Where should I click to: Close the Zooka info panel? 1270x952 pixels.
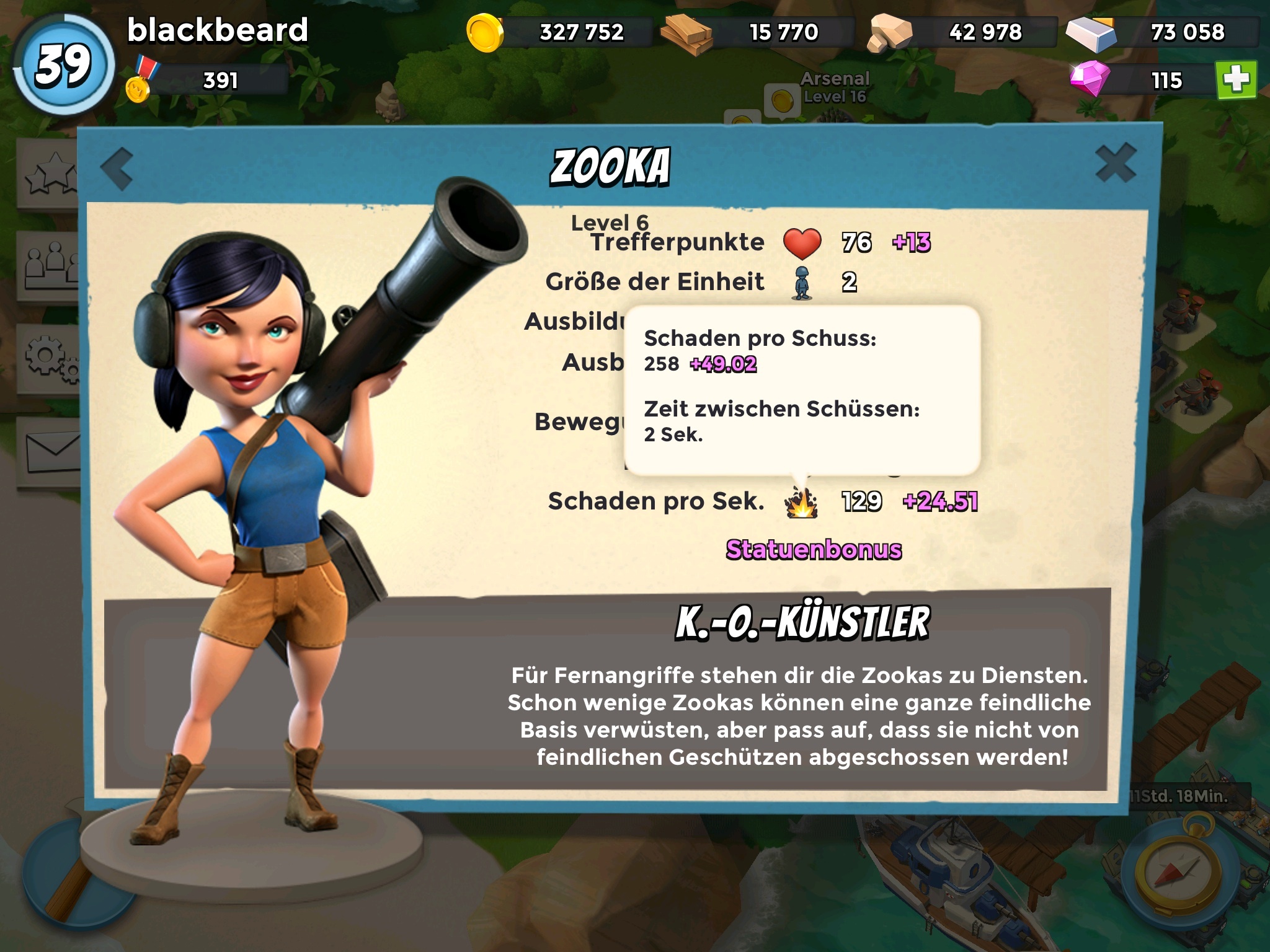click(x=1115, y=163)
